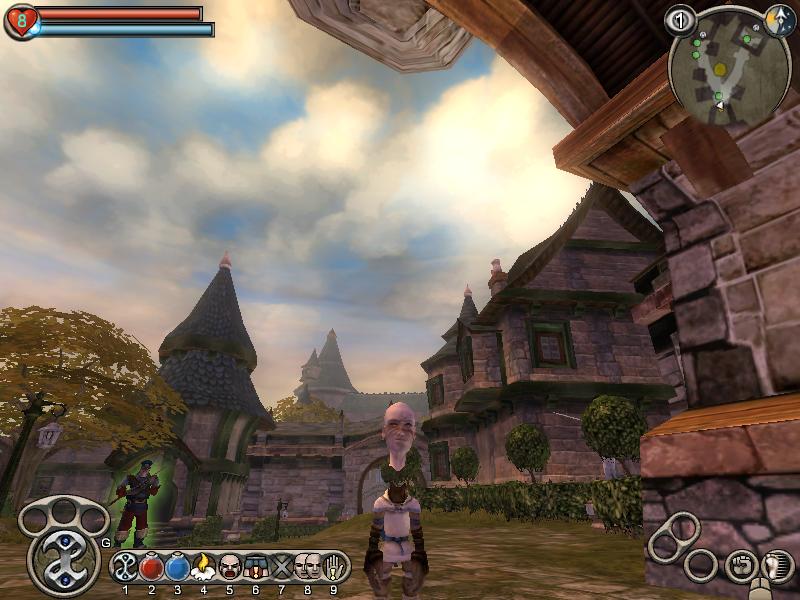Use the angry shouting face expression

tap(229, 567)
